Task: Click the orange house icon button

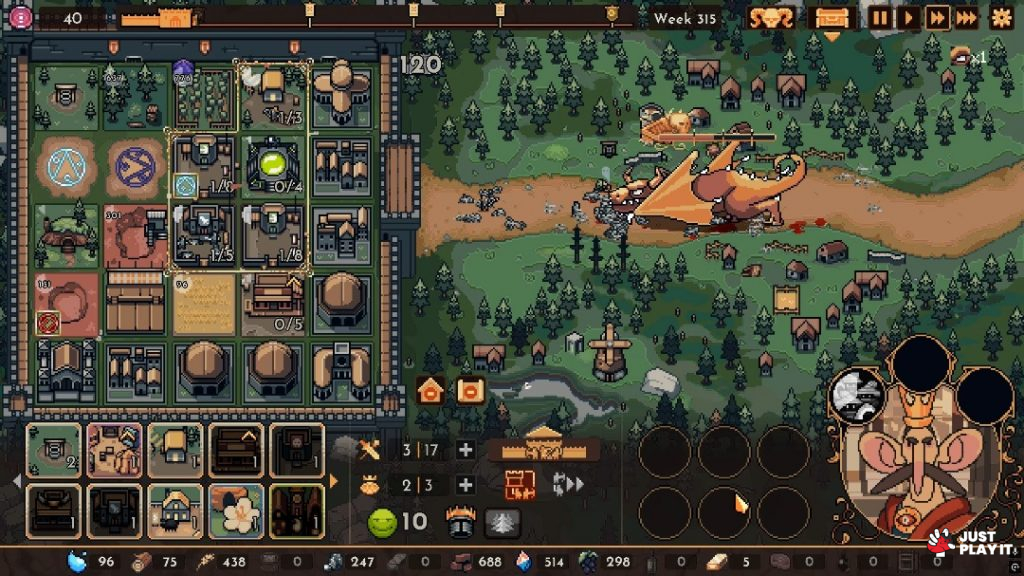Action: [x=431, y=391]
